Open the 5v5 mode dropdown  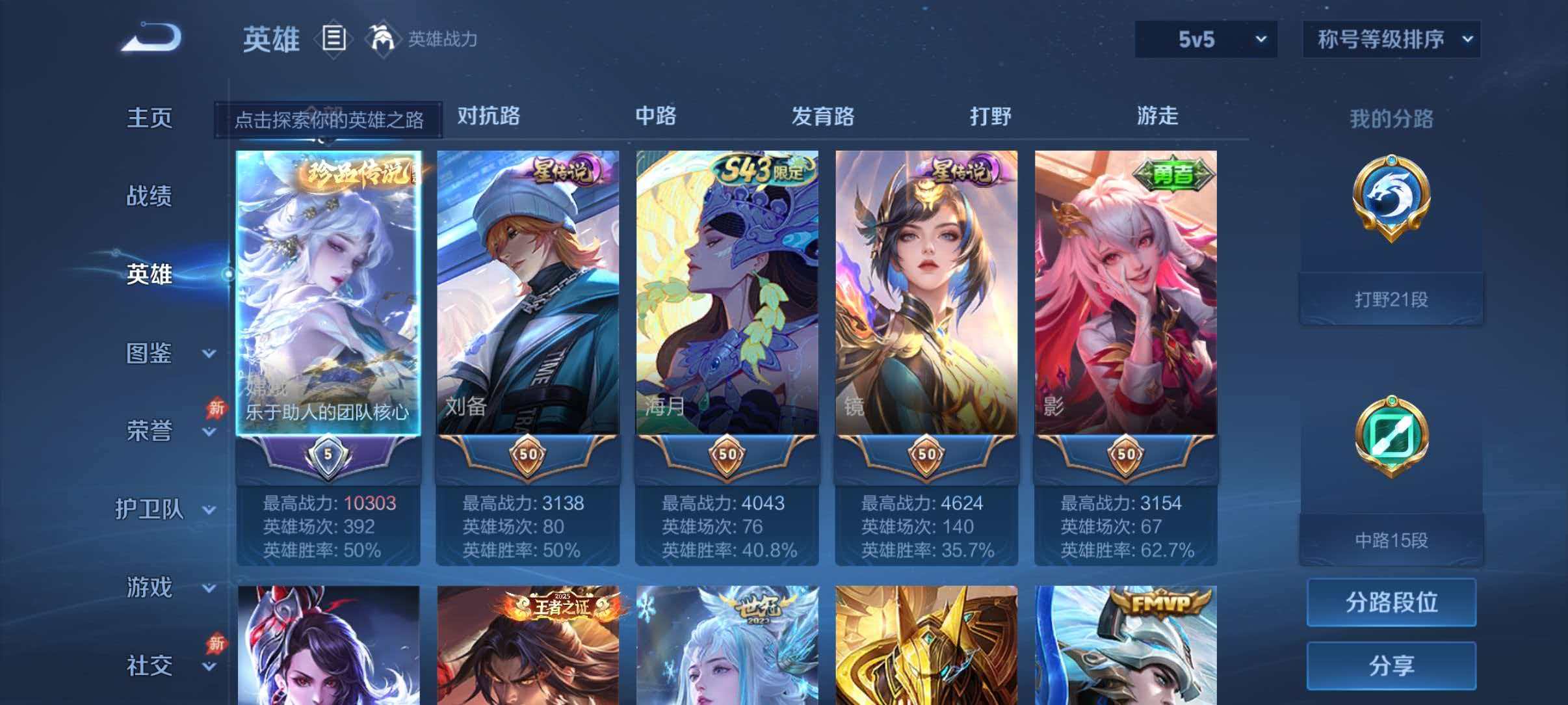(x=1206, y=40)
